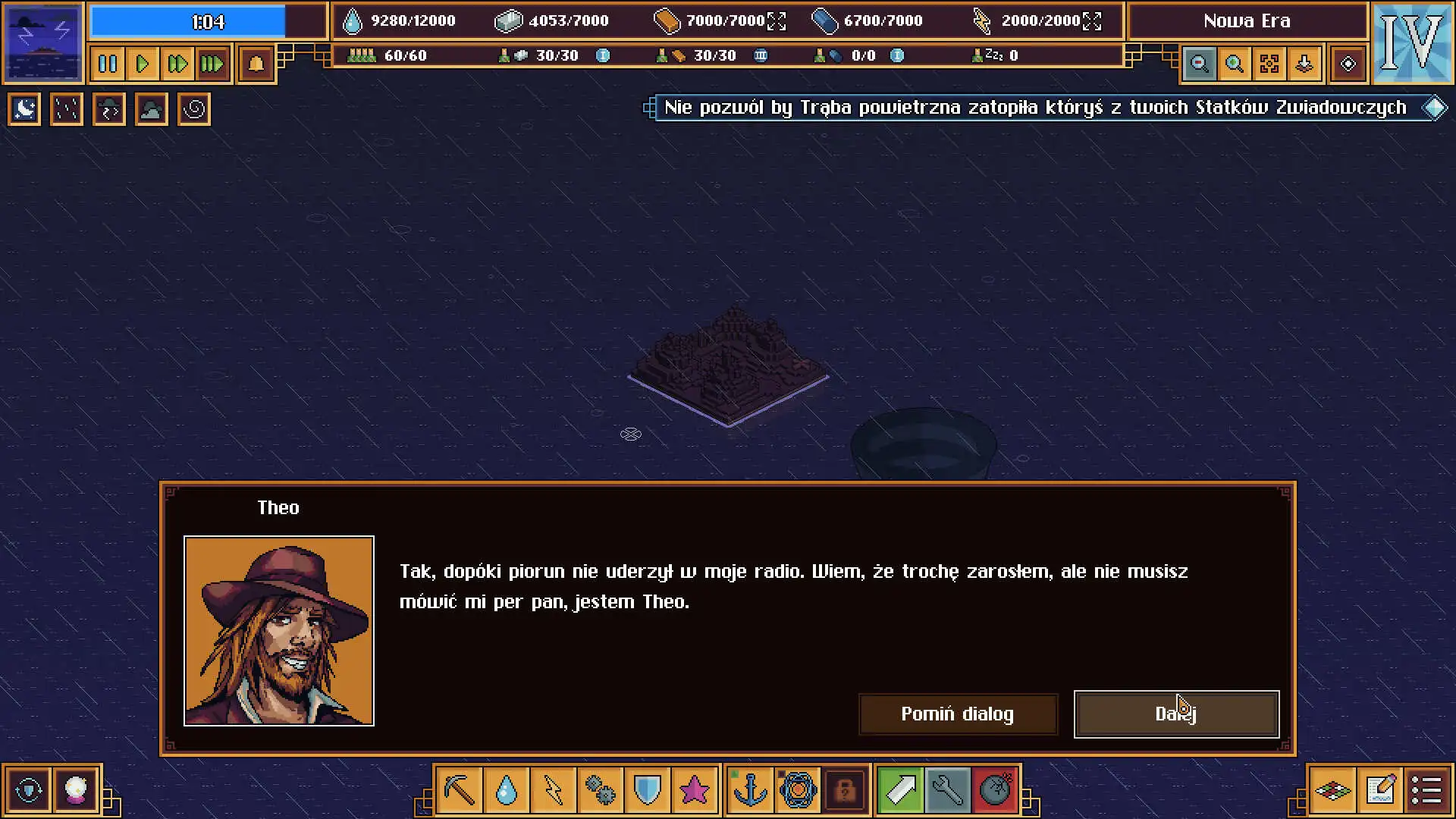Viewport: 1456px width, 819px height.
Task: Click the Roman numeral IV era emblem
Action: click(1412, 42)
